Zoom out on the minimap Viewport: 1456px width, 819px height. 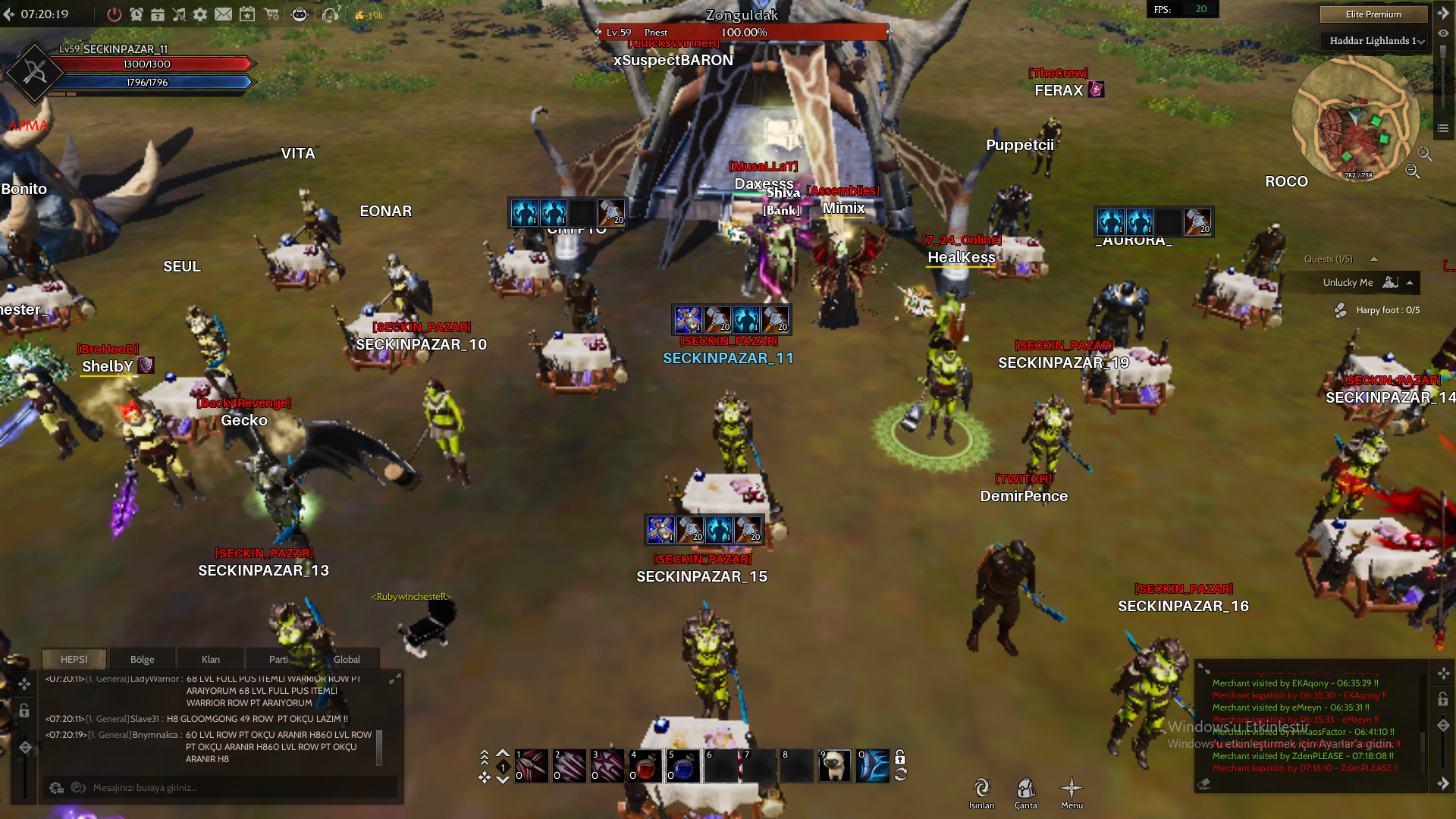tap(1412, 171)
